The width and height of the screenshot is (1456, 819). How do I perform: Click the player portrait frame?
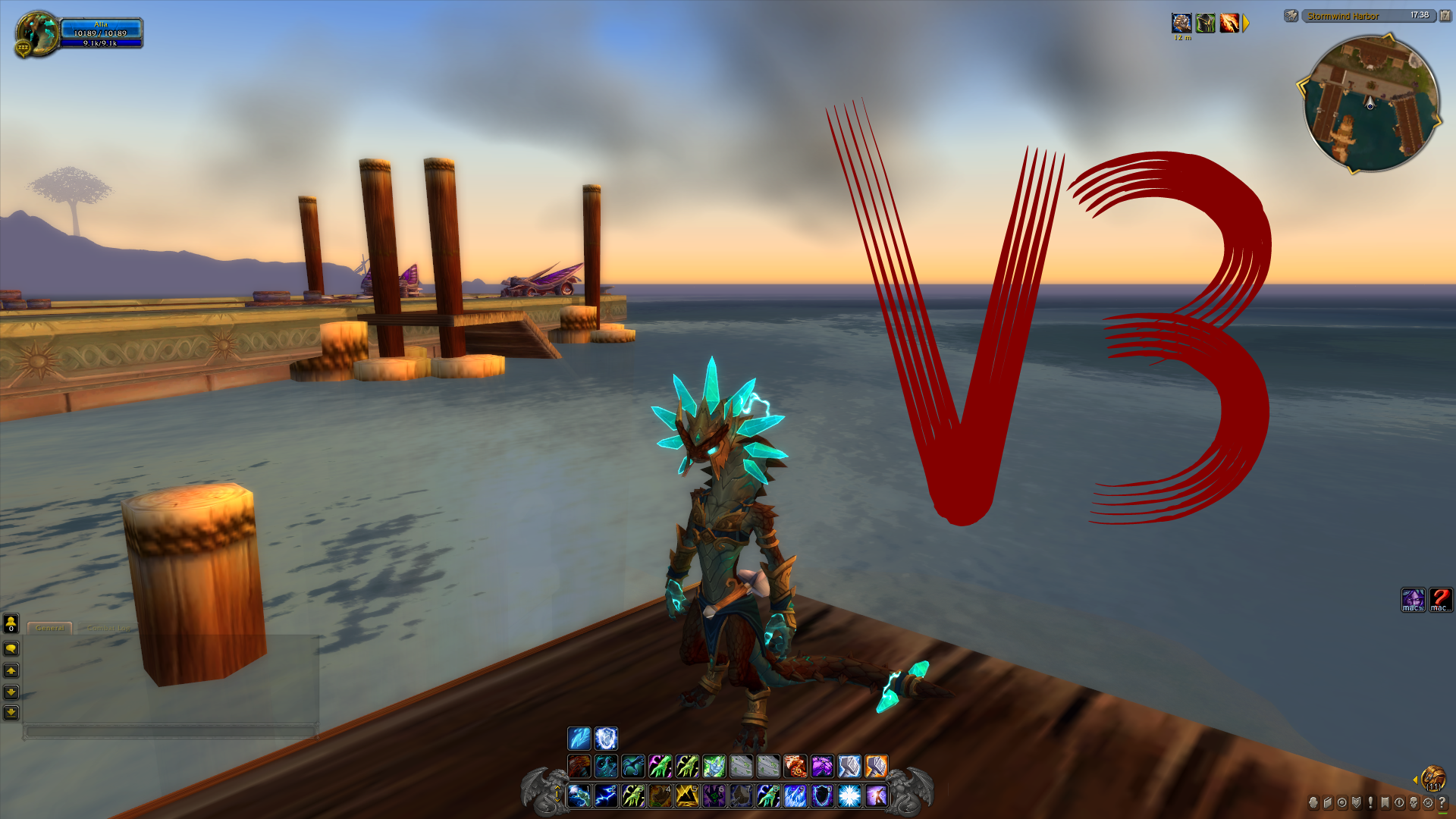(36, 33)
